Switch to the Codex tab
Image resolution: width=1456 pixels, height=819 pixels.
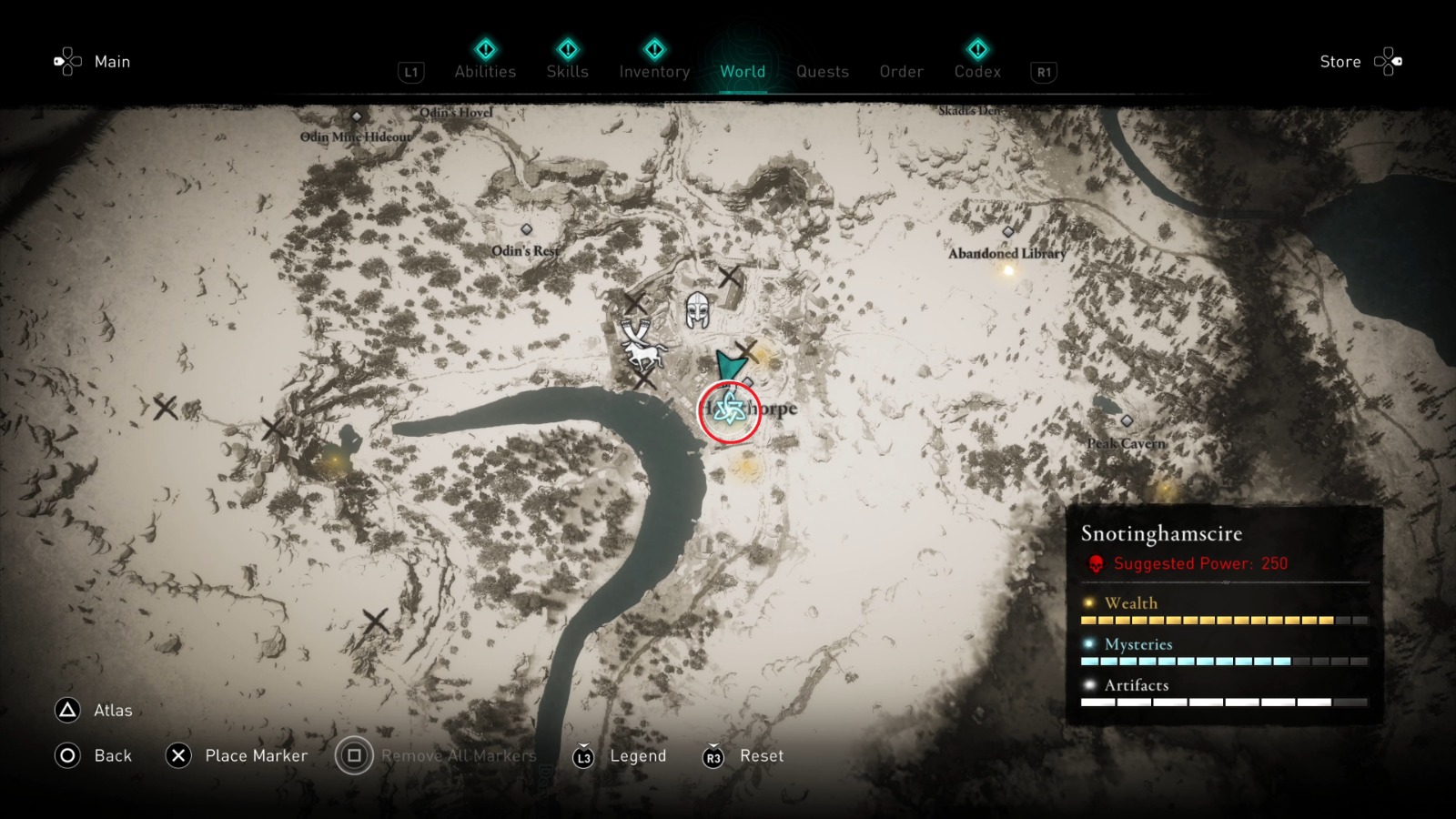(977, 71)
